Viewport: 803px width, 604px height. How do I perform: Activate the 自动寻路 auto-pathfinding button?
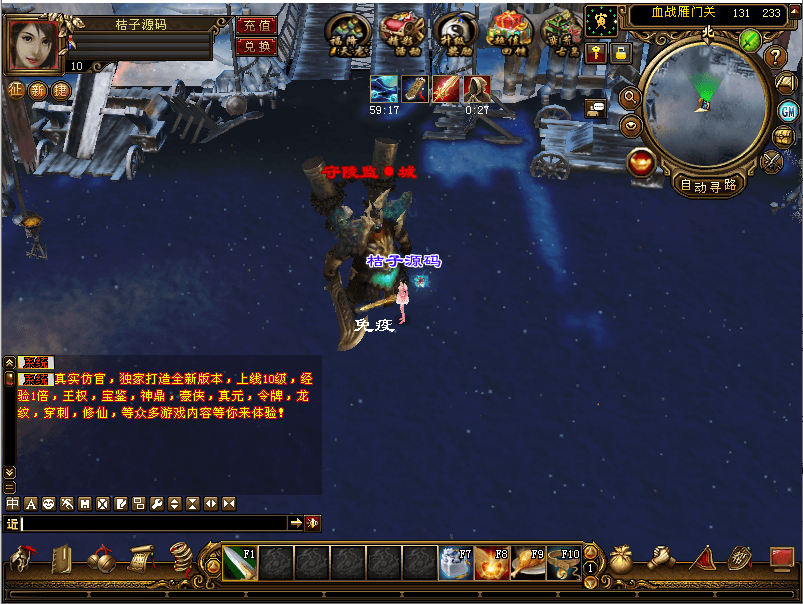[x=708, y=185]
